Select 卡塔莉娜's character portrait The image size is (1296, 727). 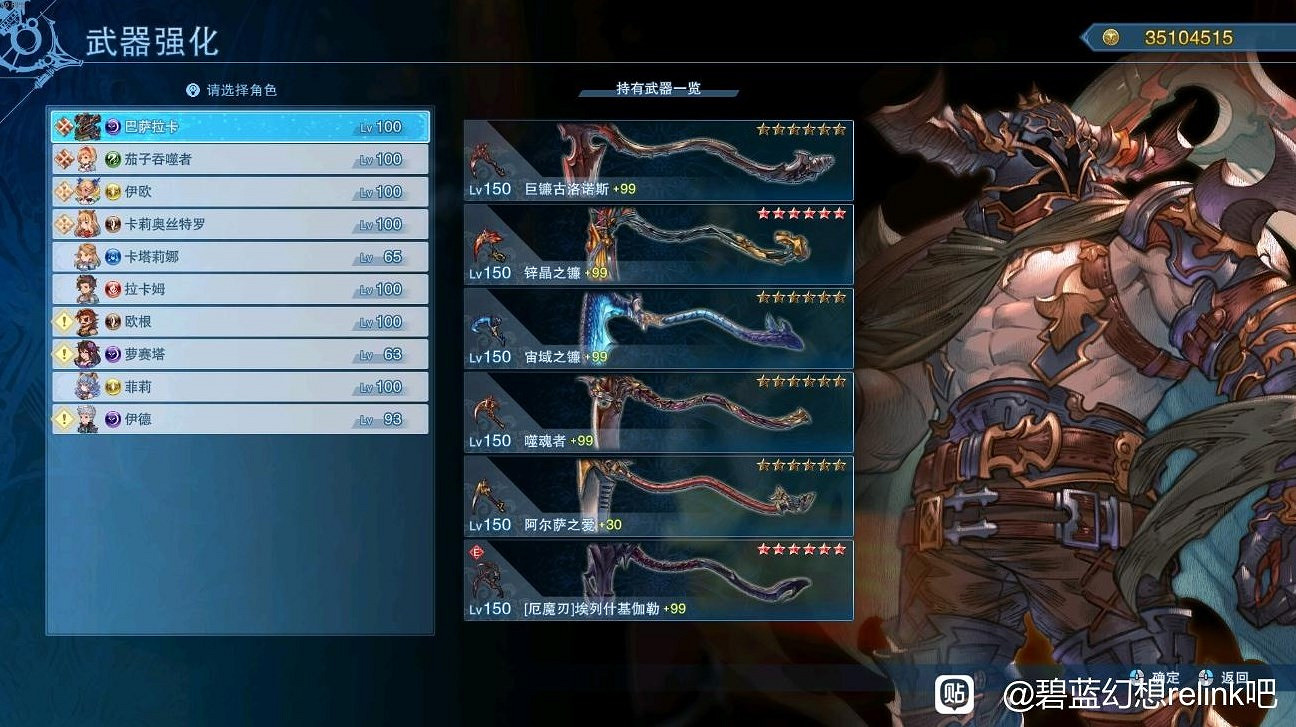(88, 258)
